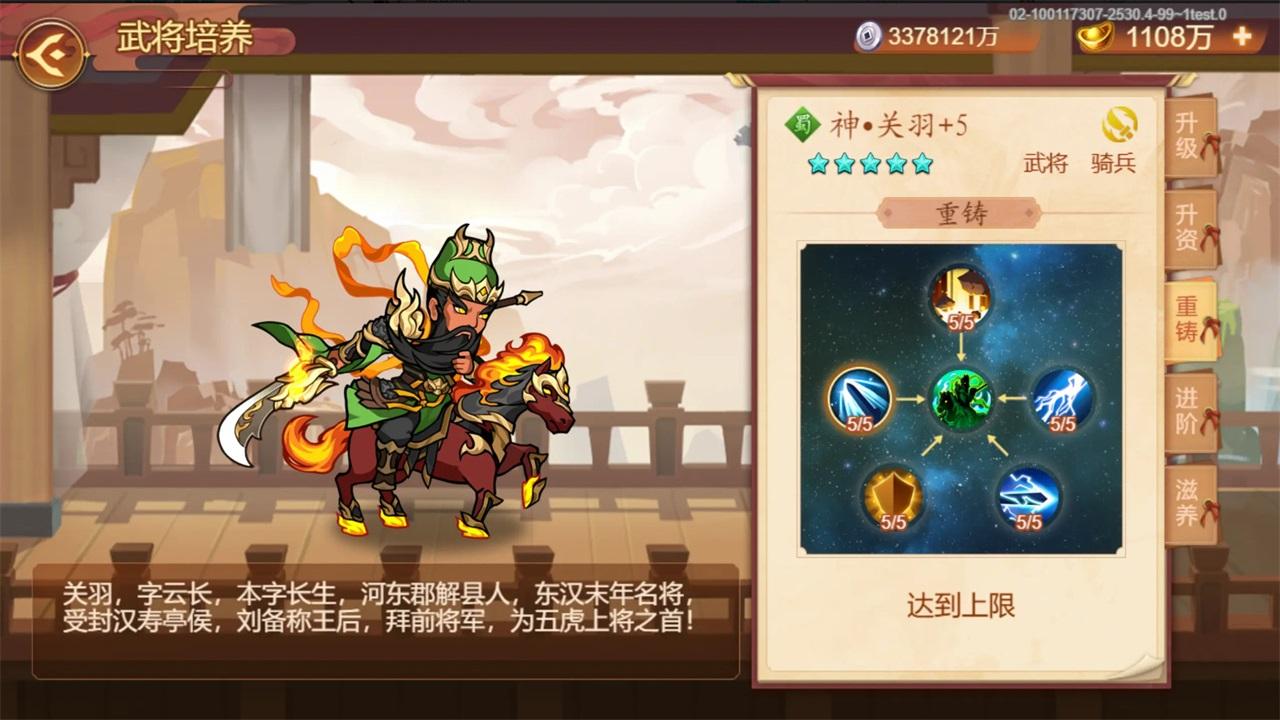1280x720 pixels.
Task: Click the 达到上限 button
Action: pyautogui.click(x=962, y=606)
